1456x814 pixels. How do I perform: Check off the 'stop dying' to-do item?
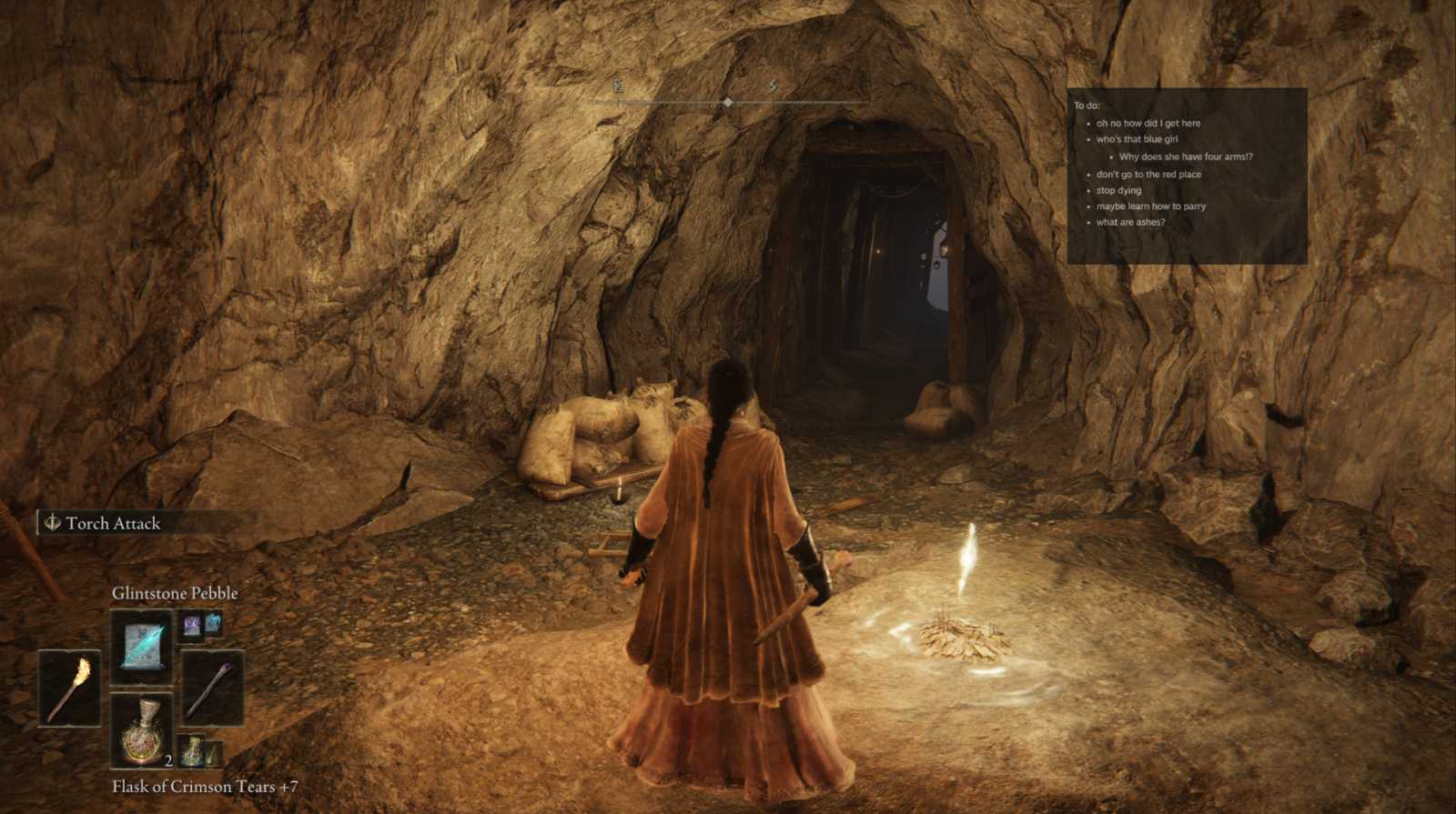1117,190
